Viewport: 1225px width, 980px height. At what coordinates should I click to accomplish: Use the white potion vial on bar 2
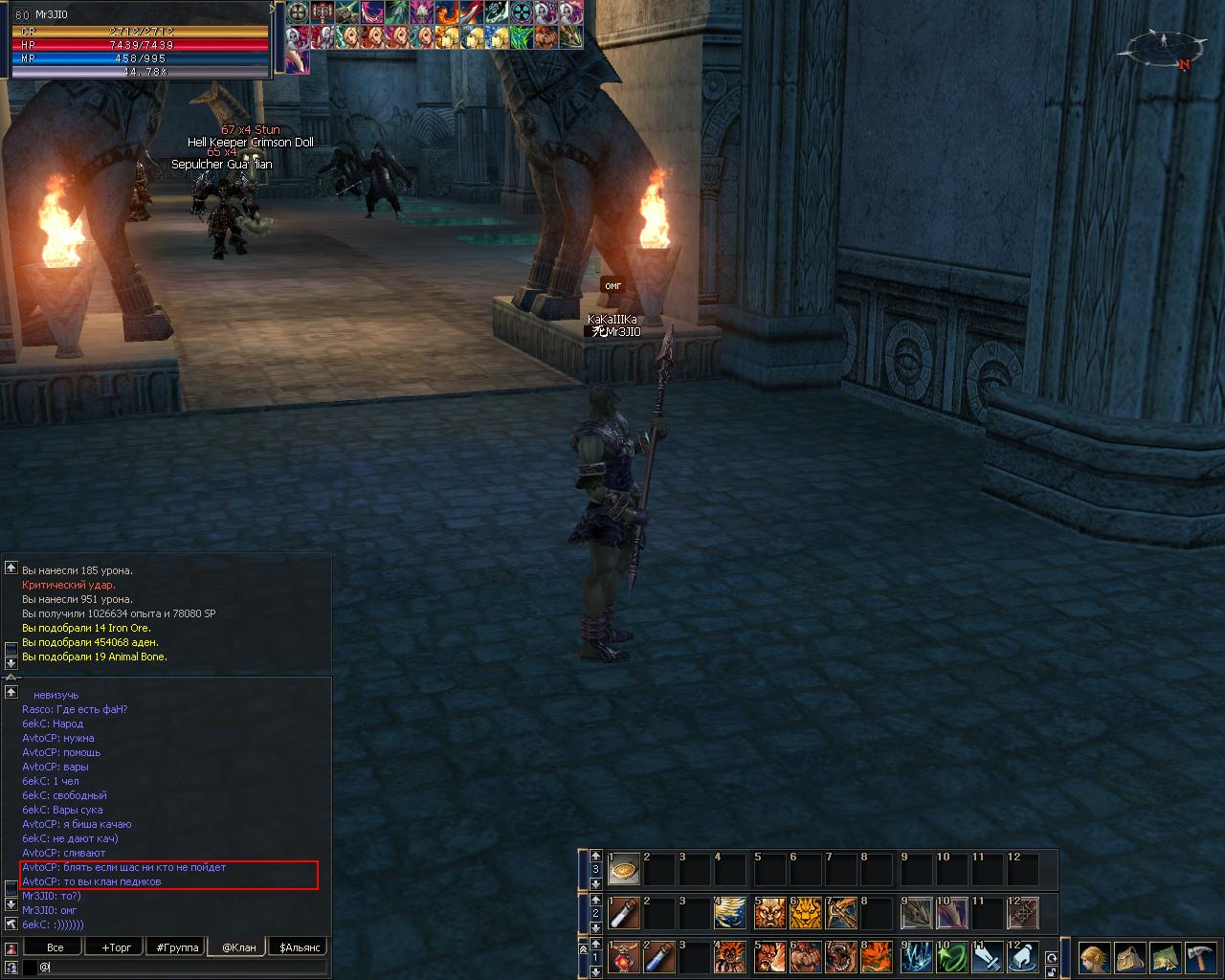click(624, 913)
